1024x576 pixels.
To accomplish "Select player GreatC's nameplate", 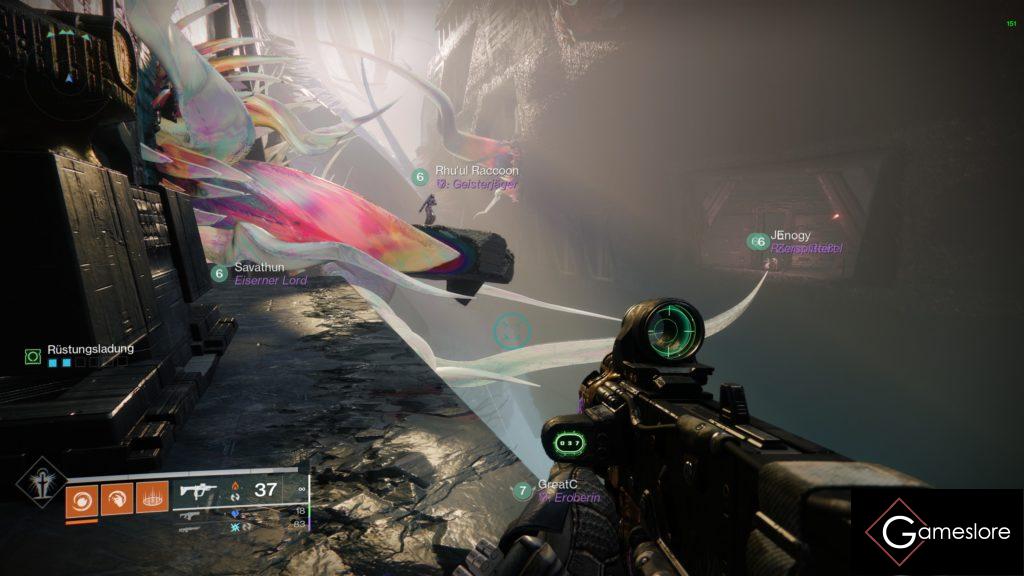I will coord(554,484).
